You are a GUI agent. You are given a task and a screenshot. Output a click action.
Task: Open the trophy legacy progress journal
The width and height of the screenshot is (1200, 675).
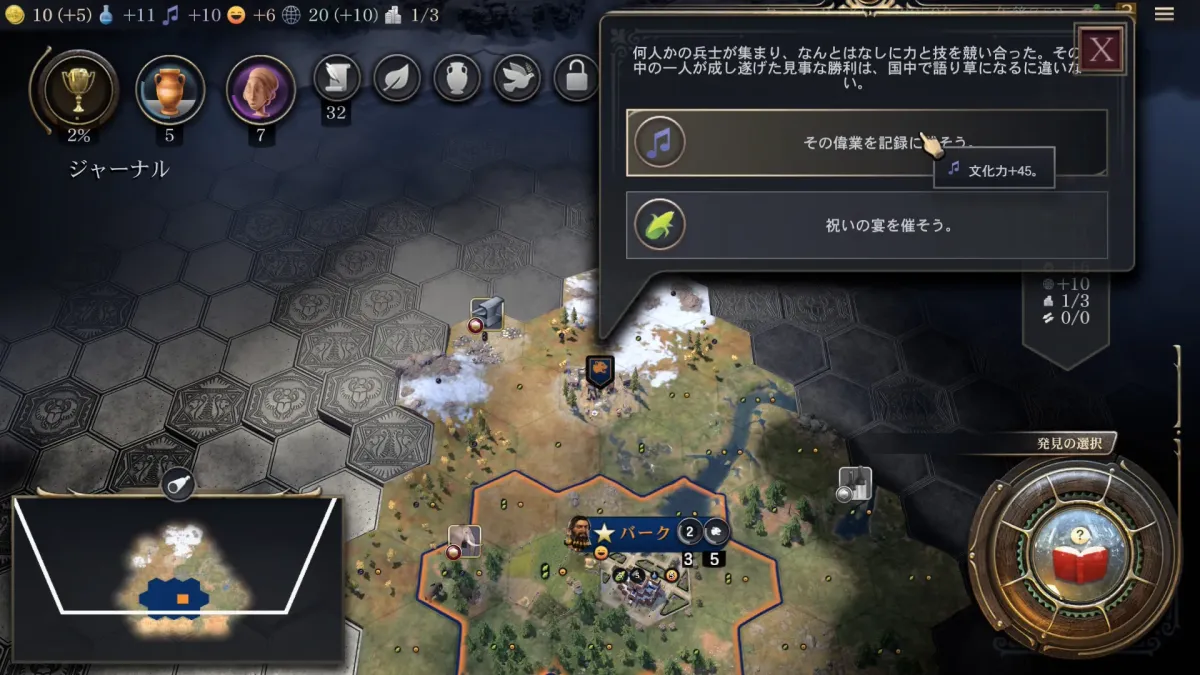76,90
